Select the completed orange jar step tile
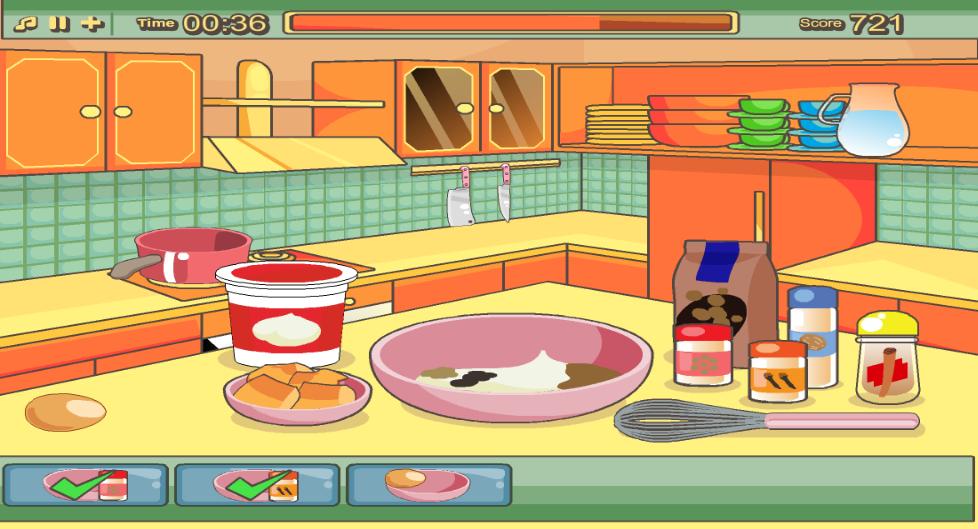 pyautogui.click(x=257, y=484)
